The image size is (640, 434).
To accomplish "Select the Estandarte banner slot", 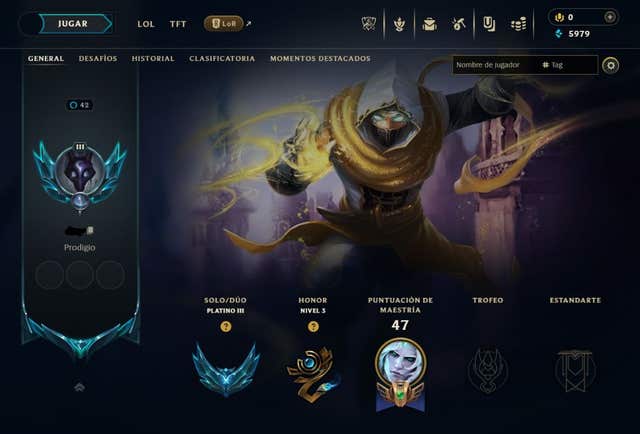I will (x=575, y=369).
